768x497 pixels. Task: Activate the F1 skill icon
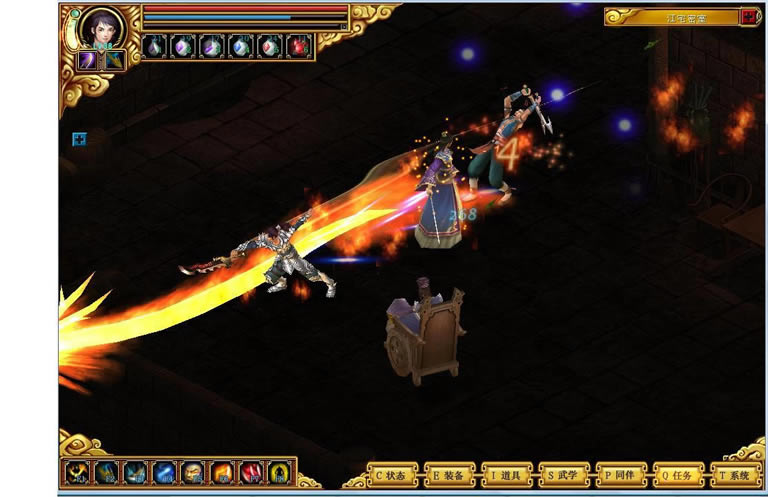(77, 472)
